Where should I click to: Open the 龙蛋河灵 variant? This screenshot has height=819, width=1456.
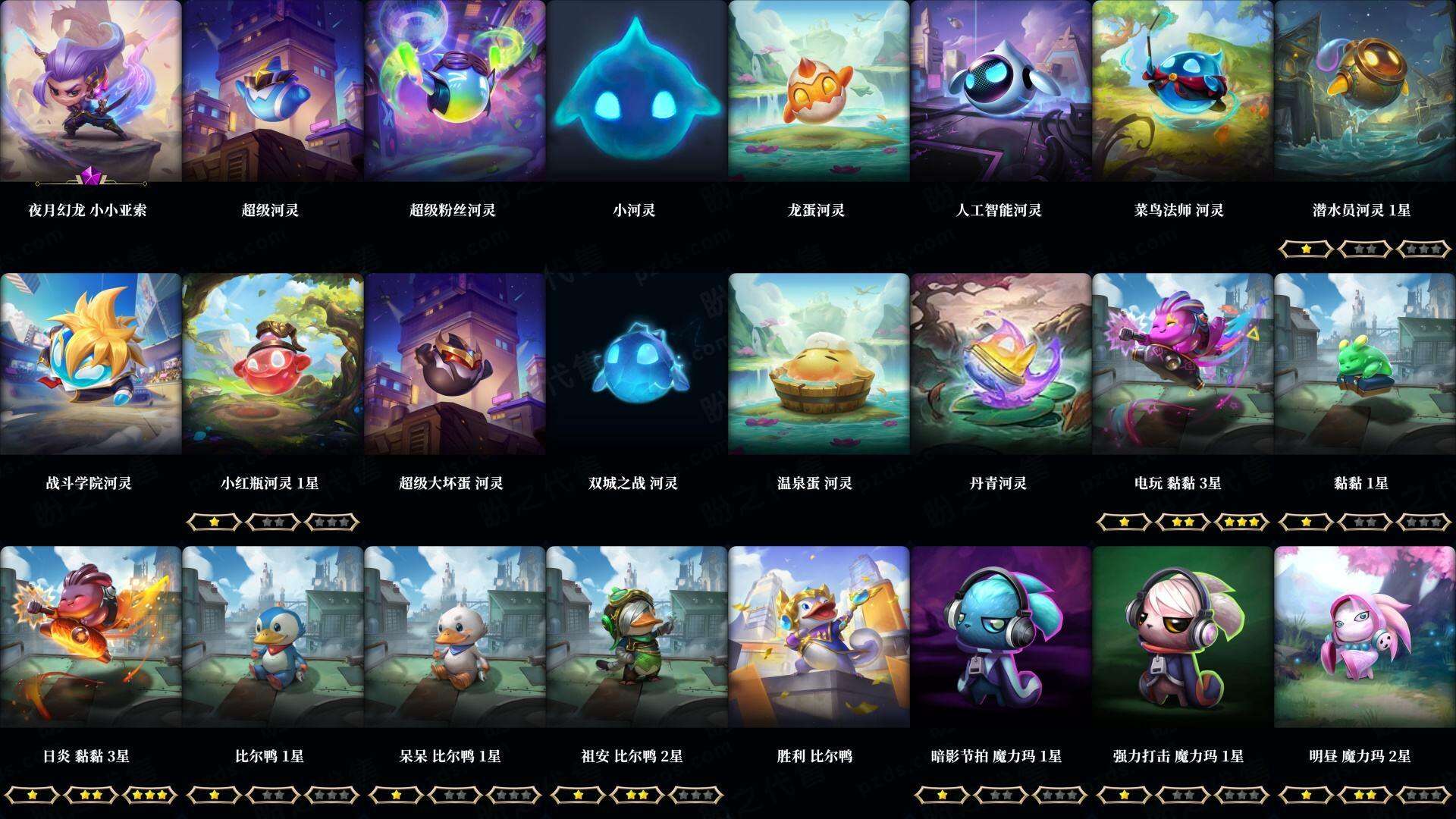coord(815,95)
